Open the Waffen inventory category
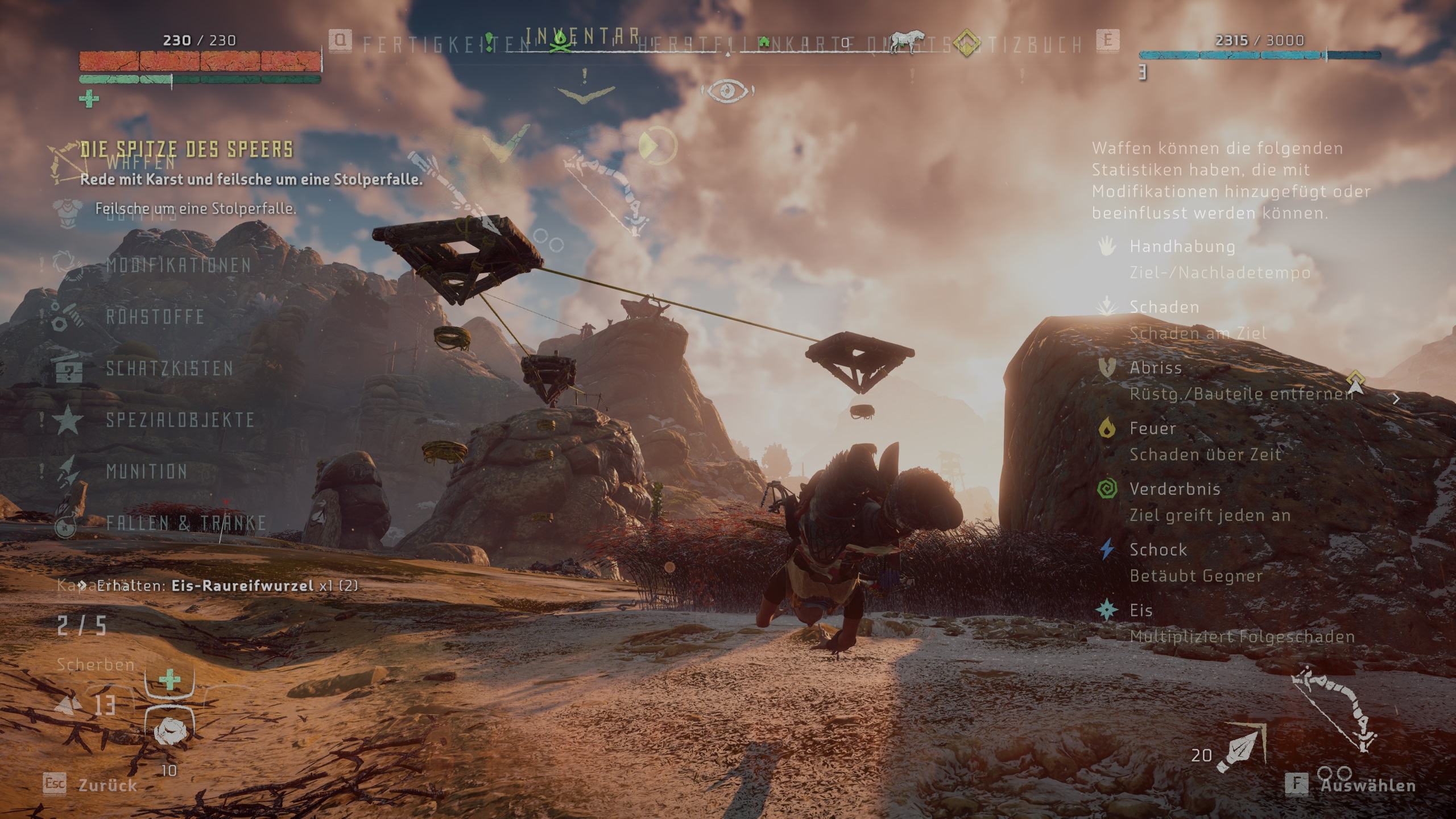The width and height of the screenshot is (1456, 819). point(141,163)
